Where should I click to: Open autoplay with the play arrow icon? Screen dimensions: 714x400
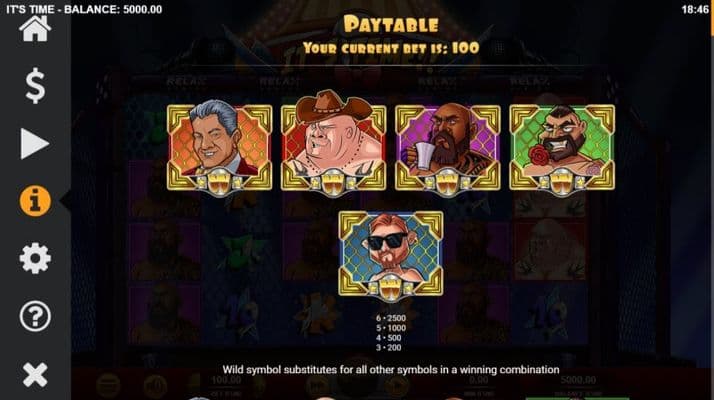(x=35, y=144)
